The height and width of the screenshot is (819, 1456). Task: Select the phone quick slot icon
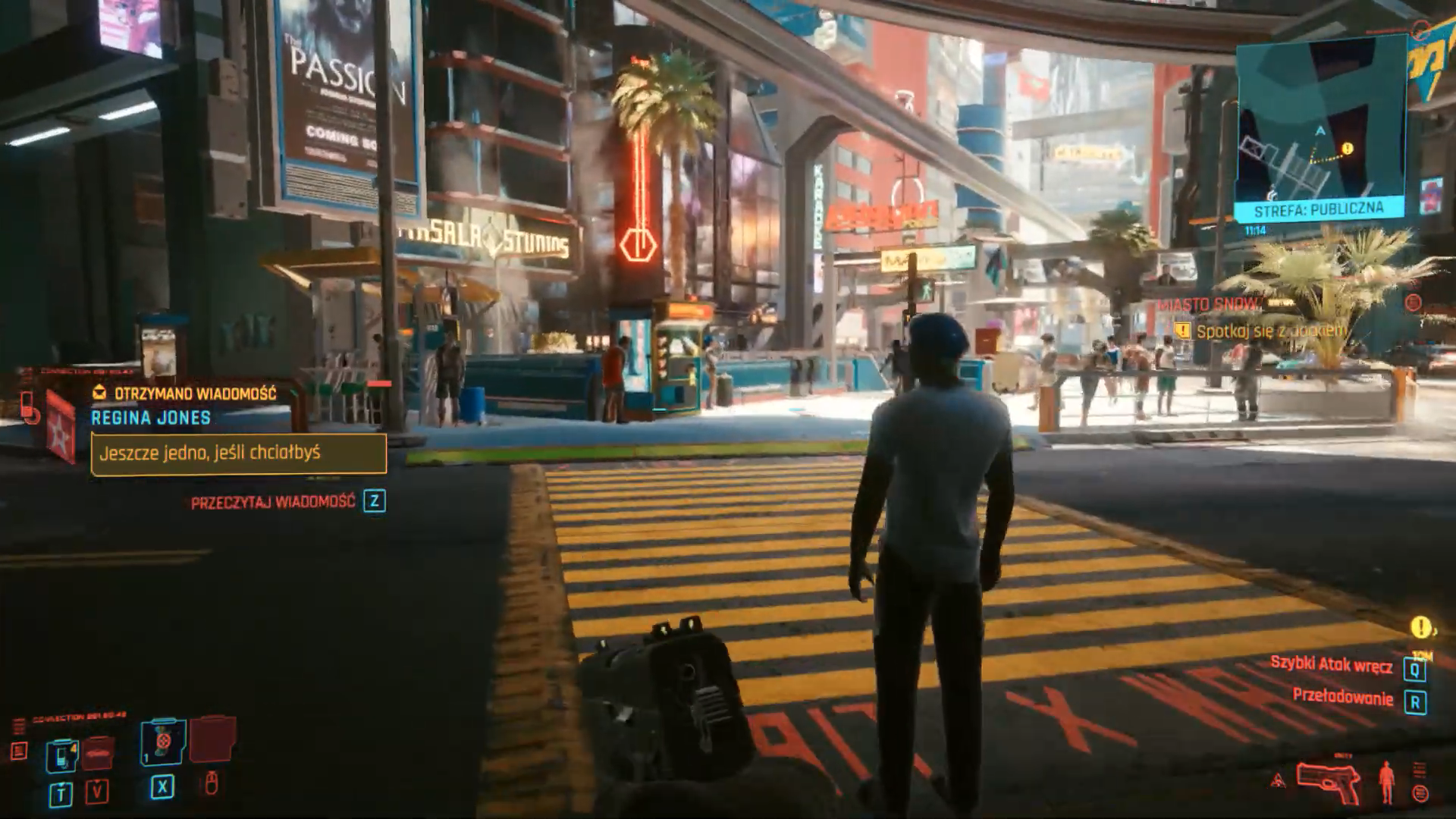[x=61, y=756]
